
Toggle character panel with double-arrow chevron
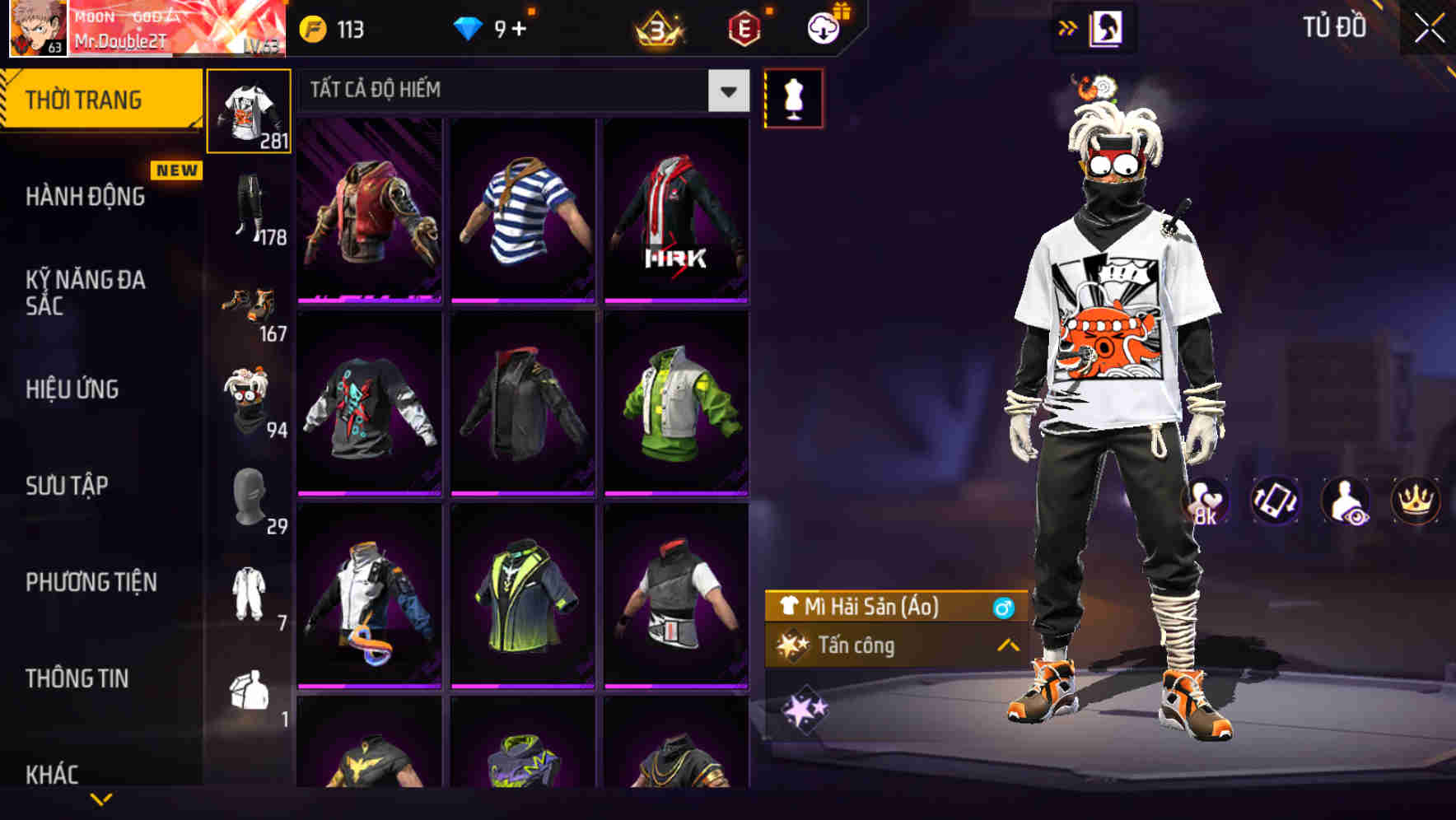pyautogui.click(x=1068, y=27)
